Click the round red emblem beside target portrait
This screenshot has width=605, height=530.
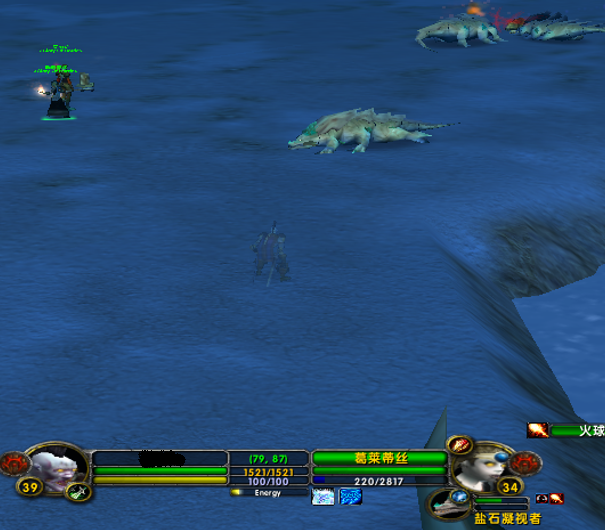click(x=525, y=463)
